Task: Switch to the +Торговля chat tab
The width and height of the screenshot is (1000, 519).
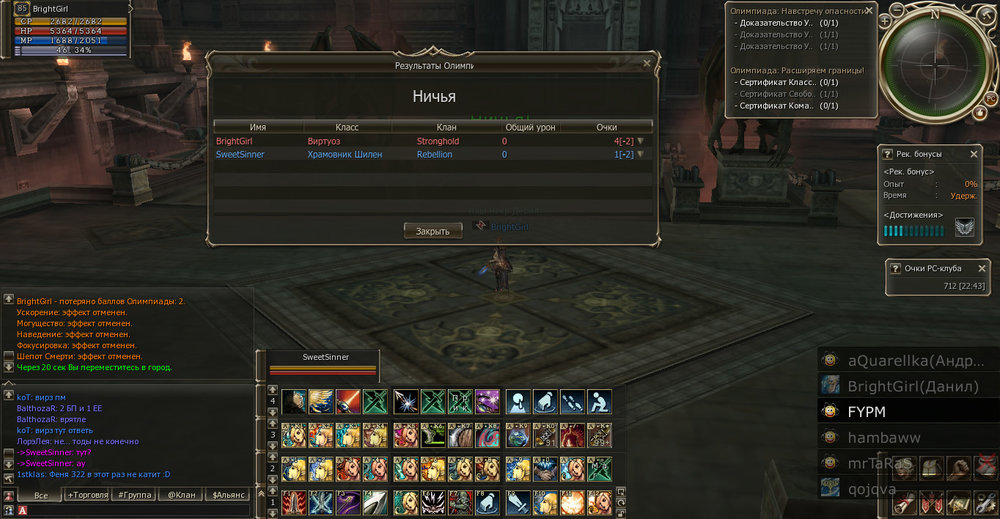Action: click(x=88, y=495)
